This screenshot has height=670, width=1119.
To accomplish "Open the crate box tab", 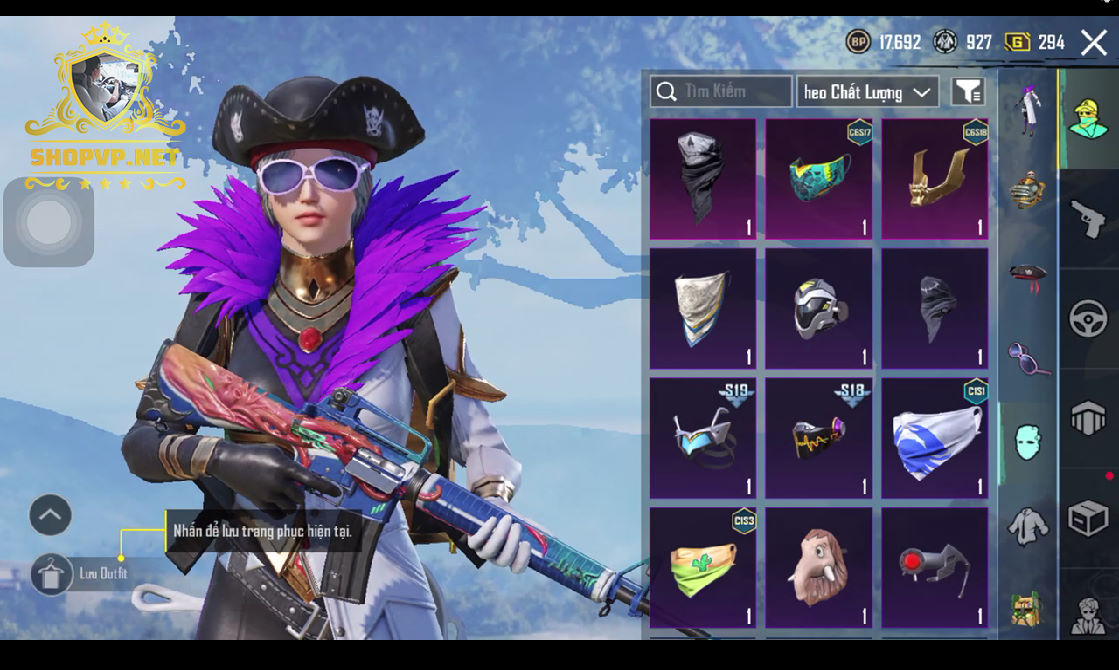I will 1088,519.
